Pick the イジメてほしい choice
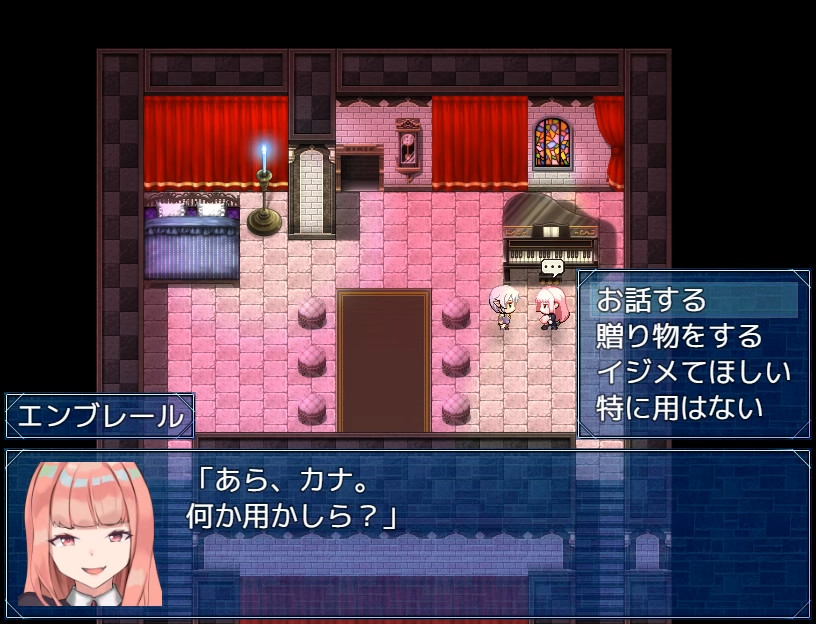Viewport: 816px width, 624px height. 693,372
